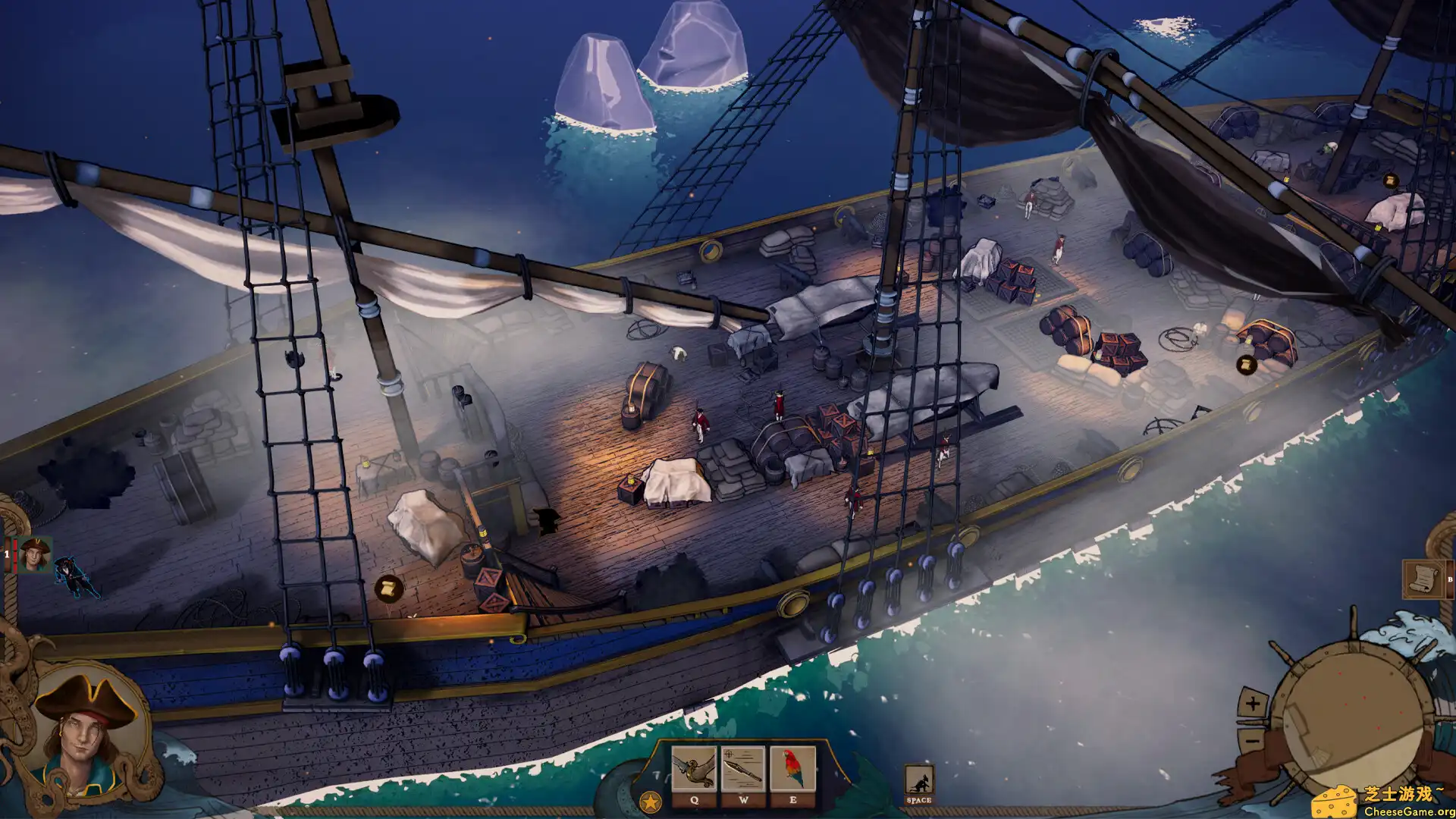This screenshot has height=819, width=1456.
Task: Click the red health bar beside portrait 1
Action: coord(15,555)
